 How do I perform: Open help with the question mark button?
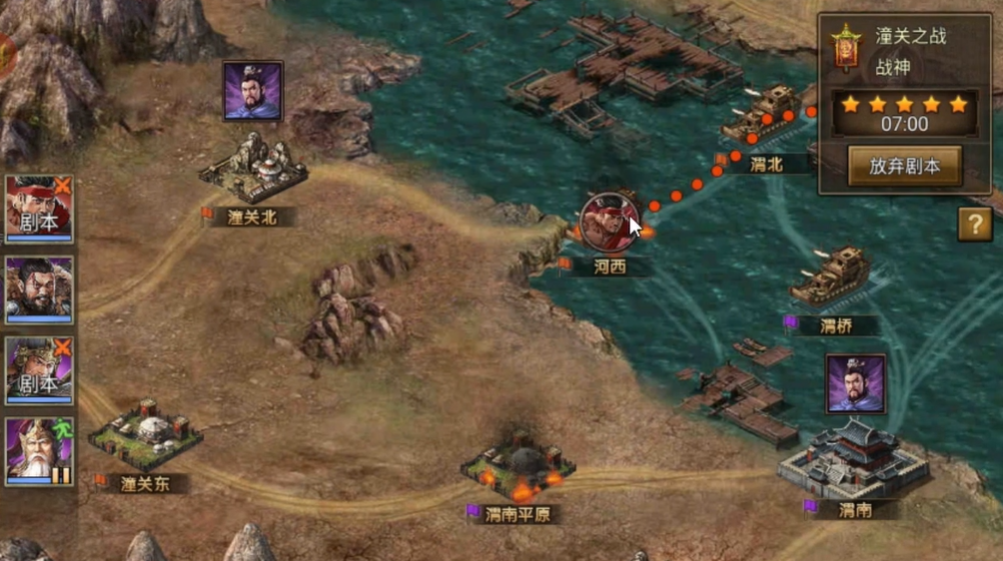click(x=974, y=224)
